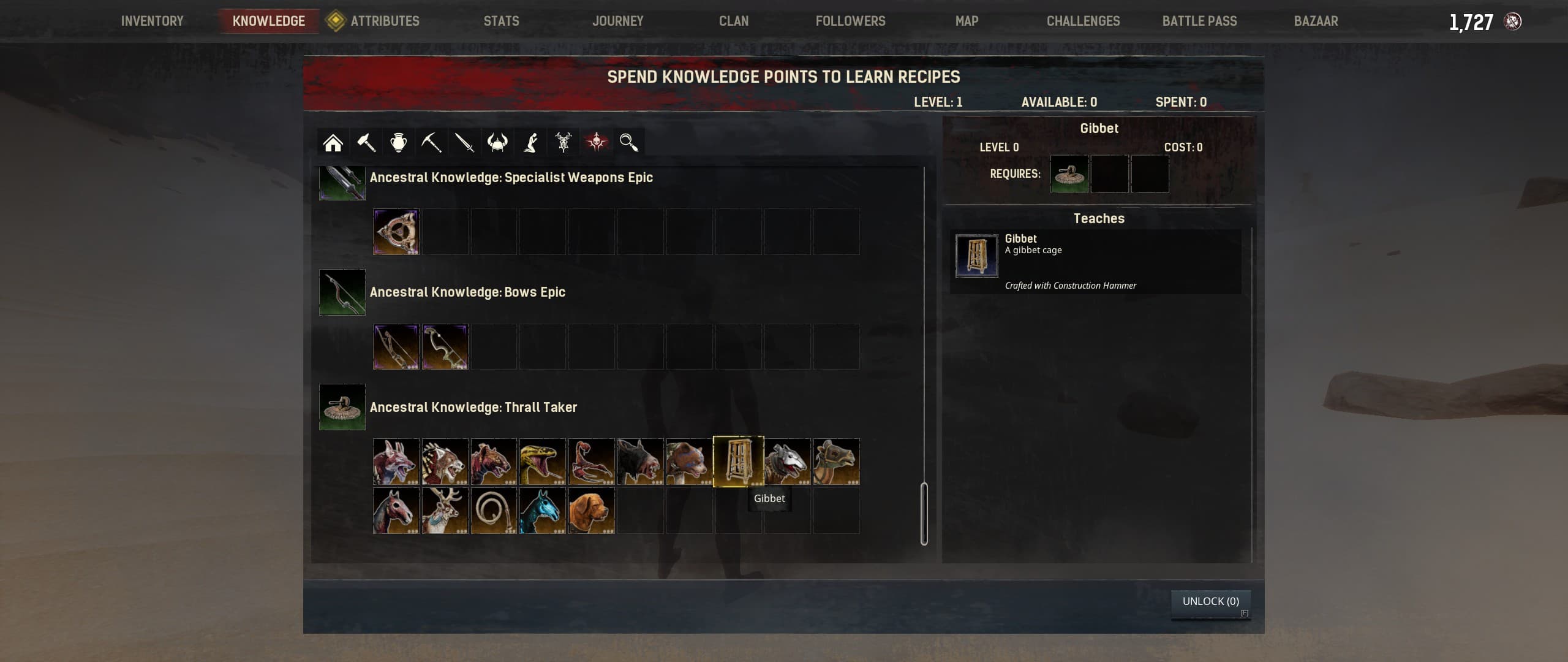Toggle the snake recipe in Thrall Taker
Screen dimensions: 1568x662
tap(543, 461)
